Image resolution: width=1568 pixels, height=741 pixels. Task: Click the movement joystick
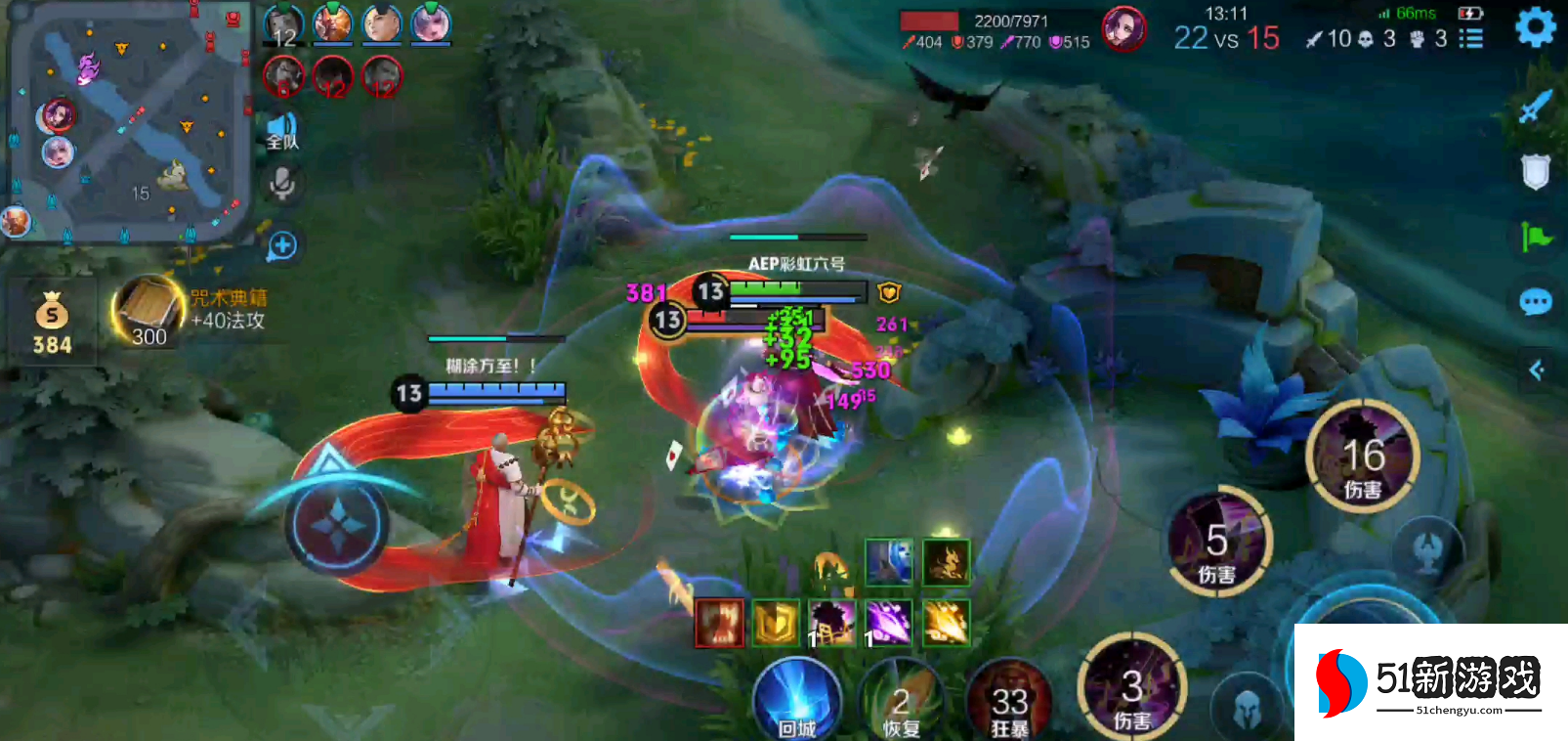click(337, 525)
